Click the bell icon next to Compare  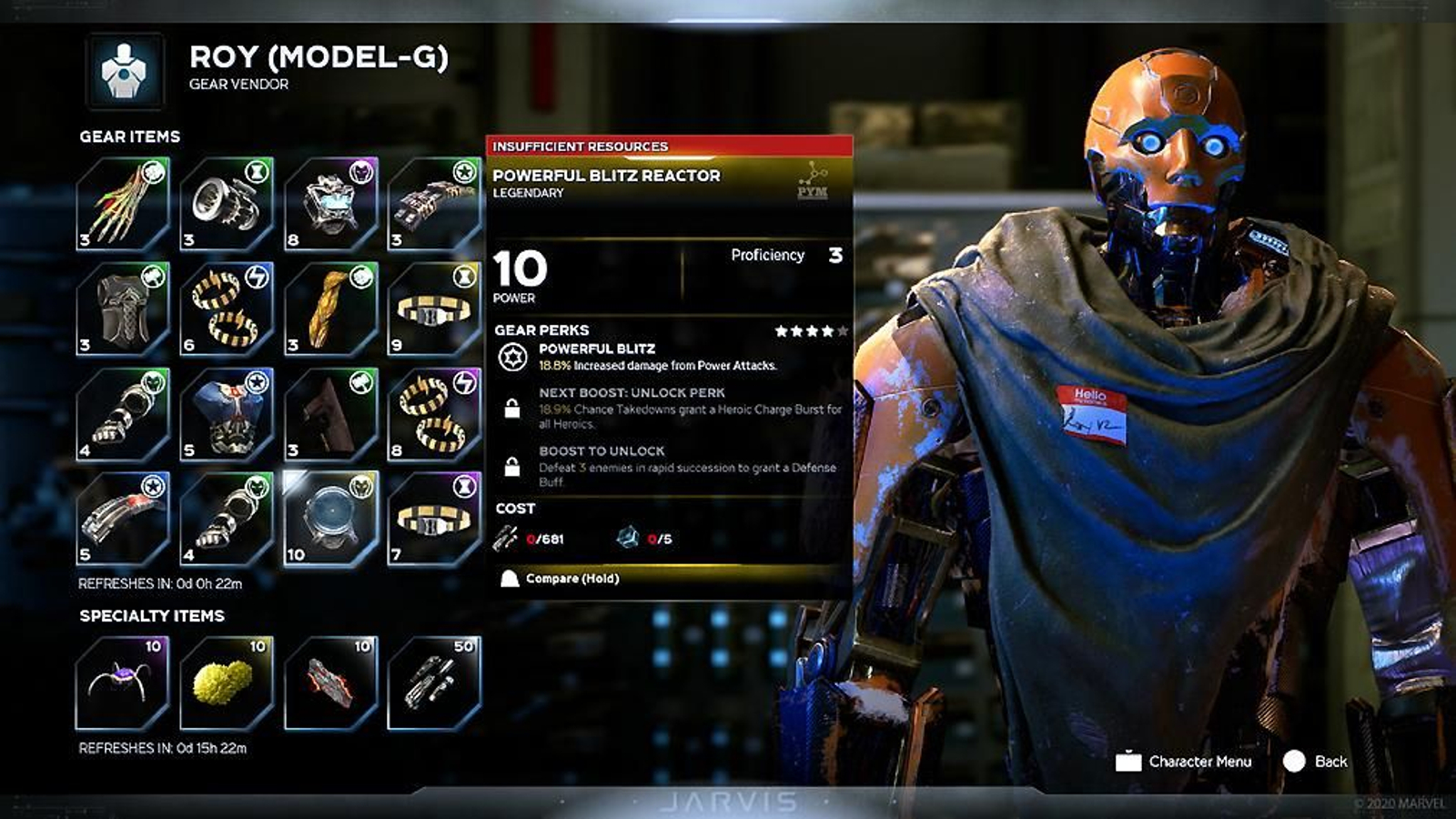tap(508, 579)
